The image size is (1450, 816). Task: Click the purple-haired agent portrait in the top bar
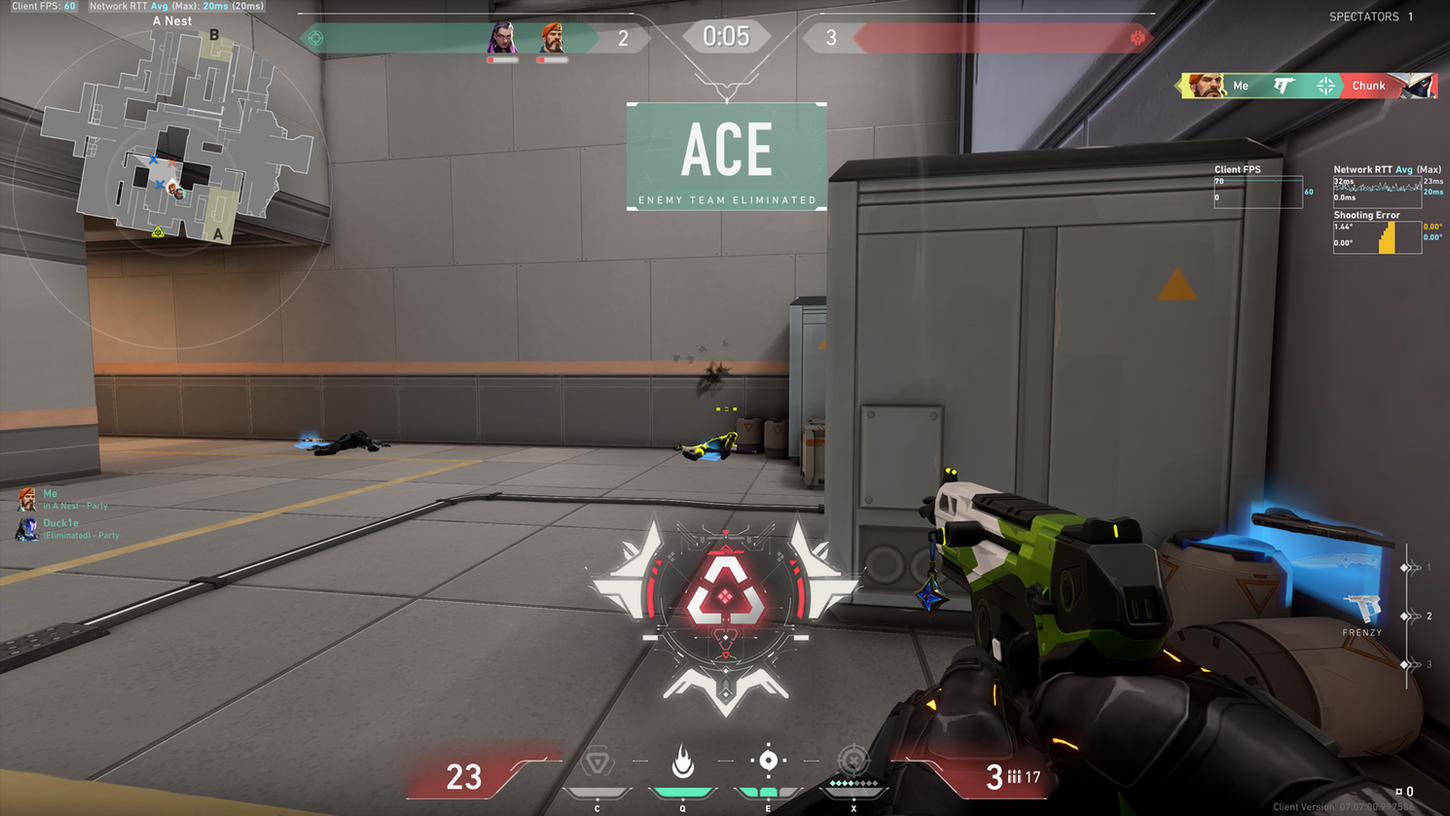502,39
